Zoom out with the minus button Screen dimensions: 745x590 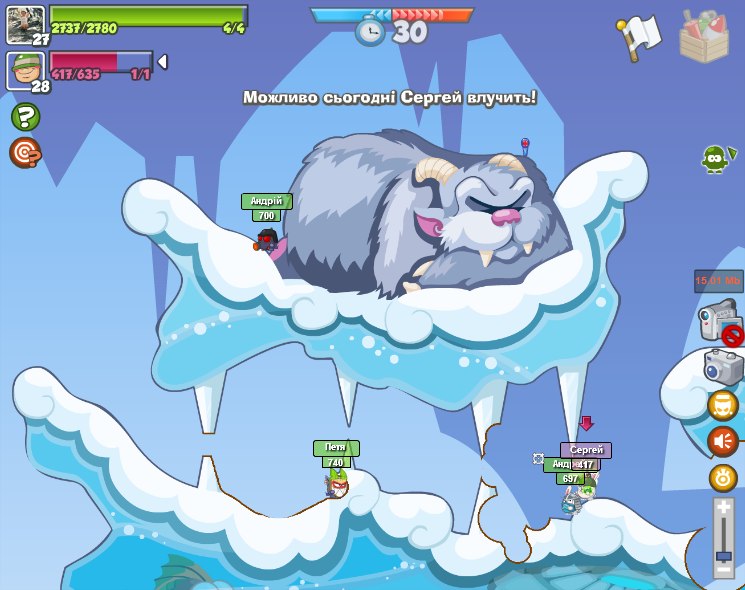(723, 571)
